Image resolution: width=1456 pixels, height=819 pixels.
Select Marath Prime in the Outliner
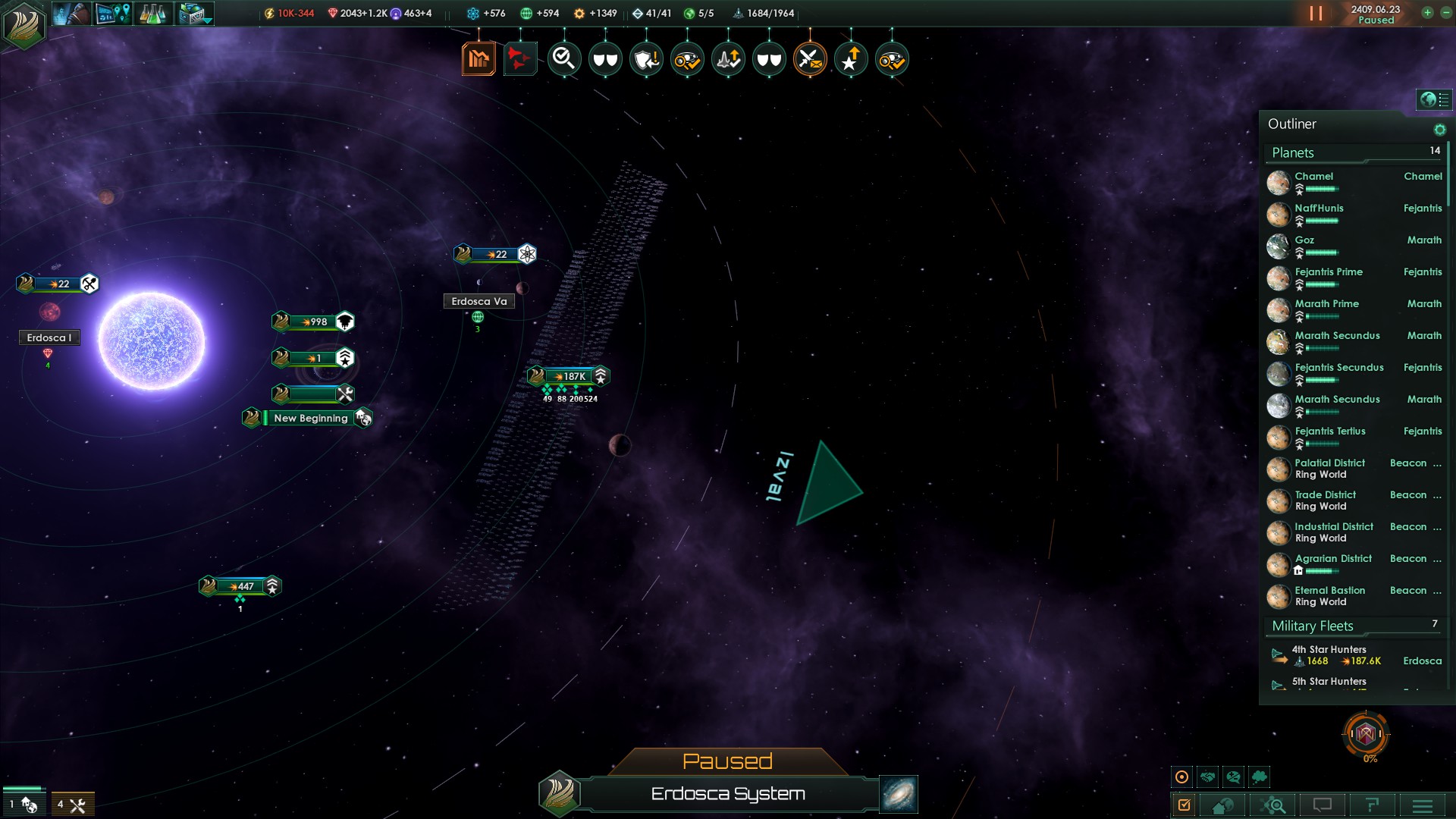1326,304
